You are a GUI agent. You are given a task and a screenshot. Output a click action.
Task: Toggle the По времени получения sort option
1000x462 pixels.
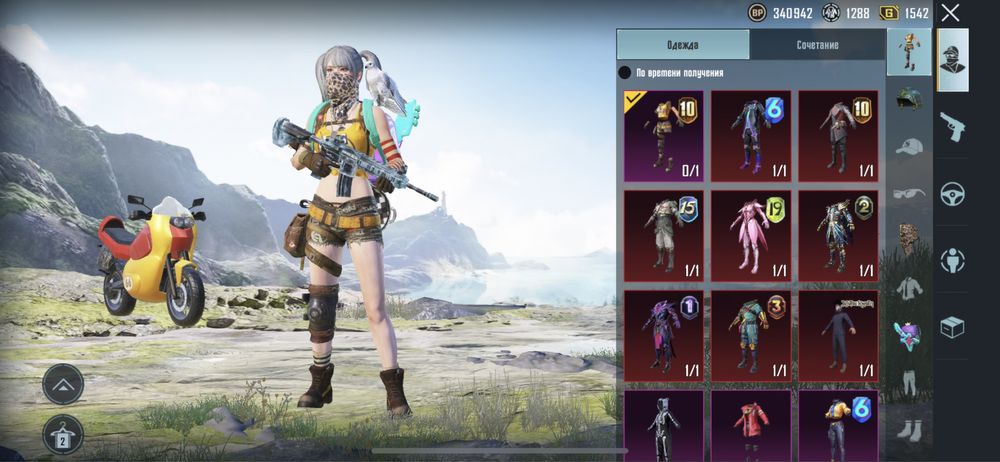point(625,73)
